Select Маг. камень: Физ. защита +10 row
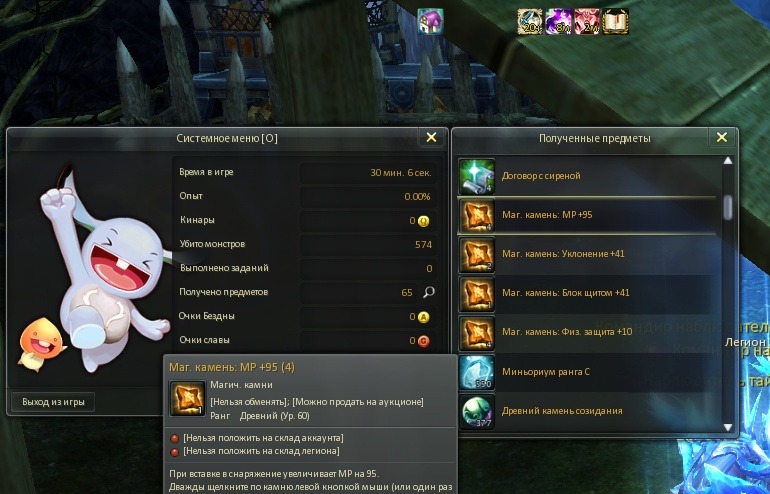Screen dimensions: 770x494 tap(590, 332)
